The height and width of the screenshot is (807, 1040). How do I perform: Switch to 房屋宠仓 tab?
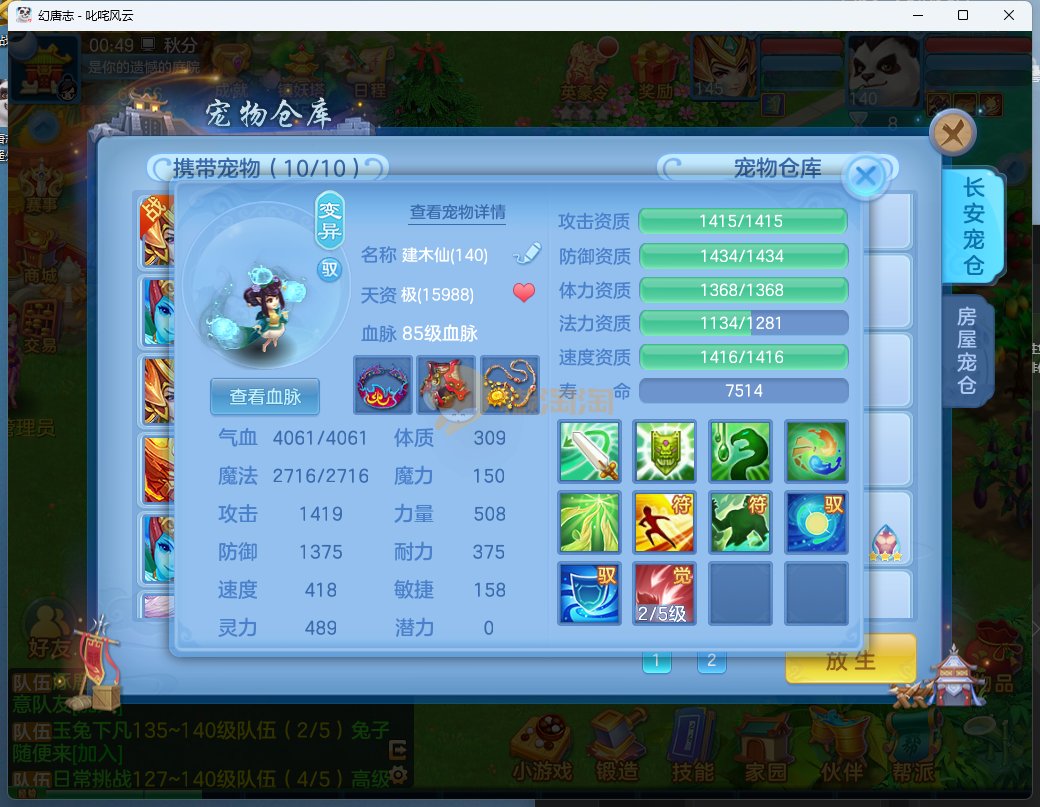tap(966, 351)
